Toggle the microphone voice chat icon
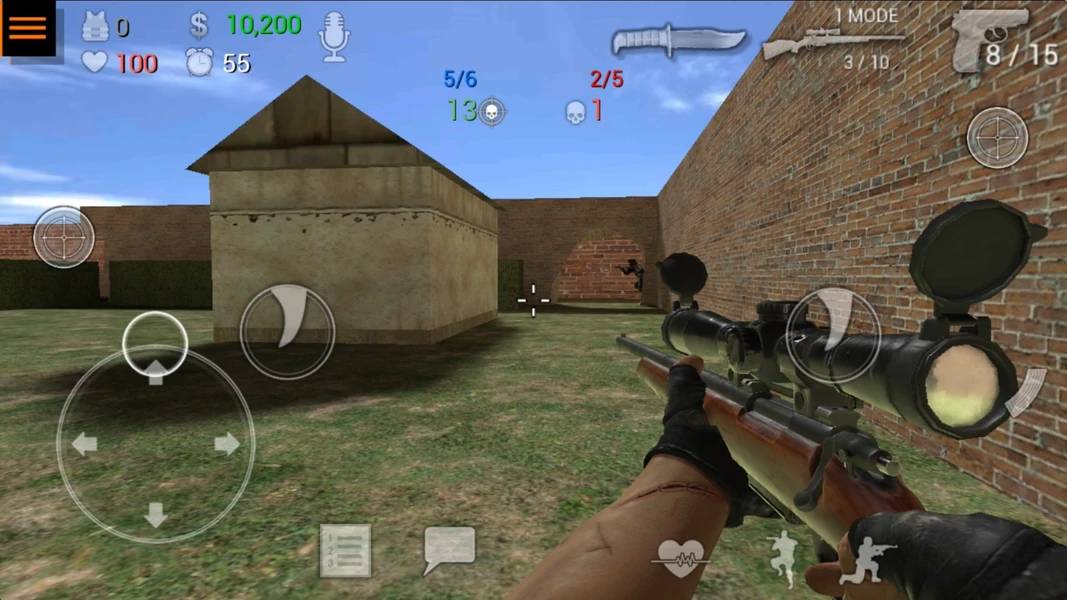 point(334,37)
